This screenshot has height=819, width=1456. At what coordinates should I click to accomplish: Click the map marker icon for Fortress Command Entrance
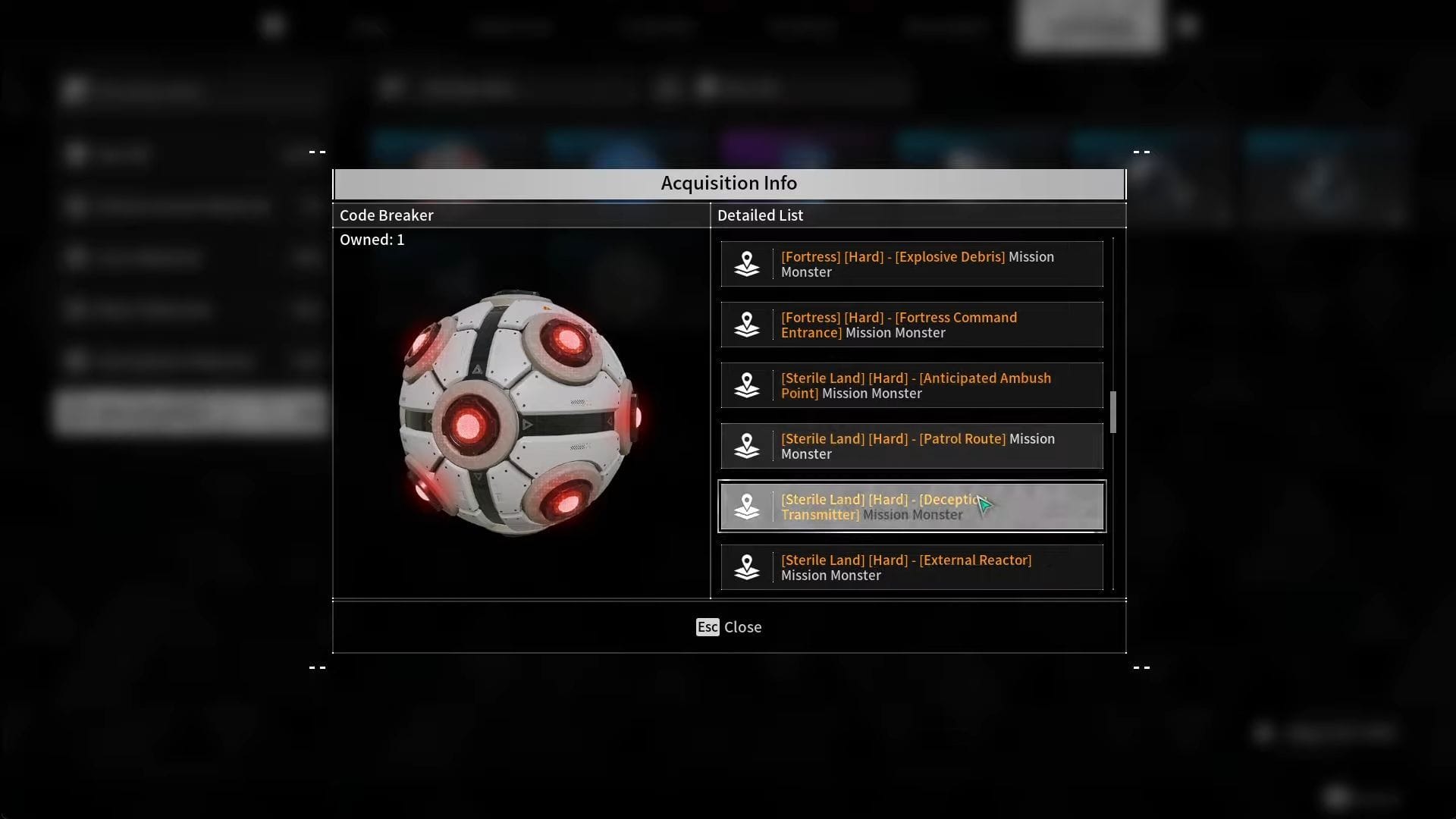[748, 325]
